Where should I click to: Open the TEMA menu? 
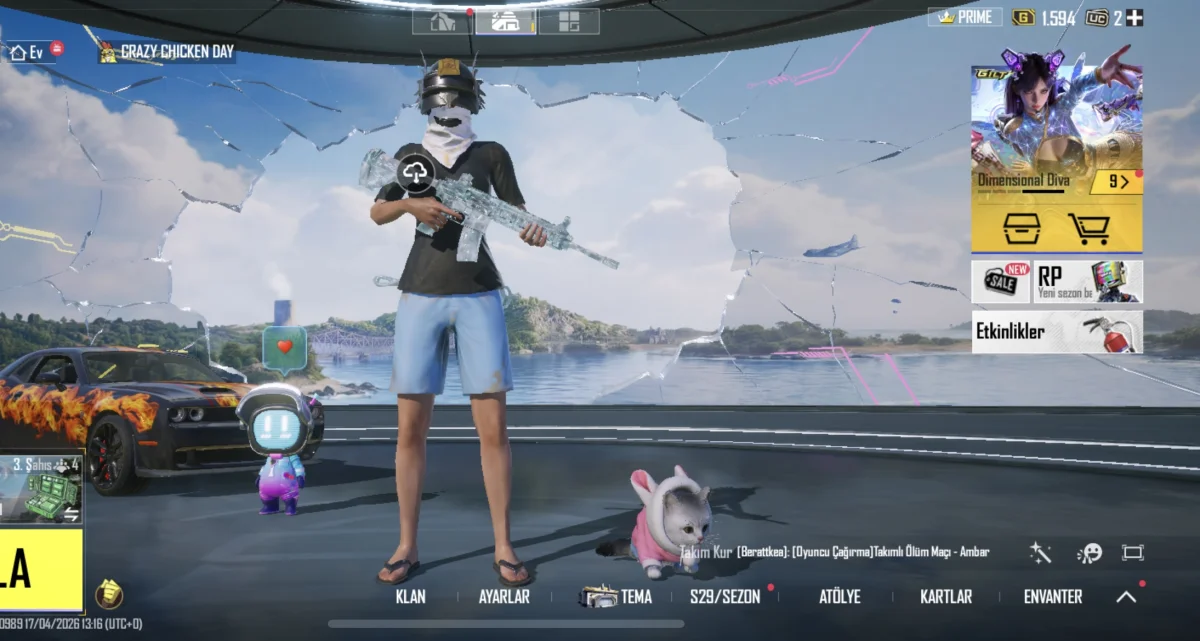click(x=616, y=597)
